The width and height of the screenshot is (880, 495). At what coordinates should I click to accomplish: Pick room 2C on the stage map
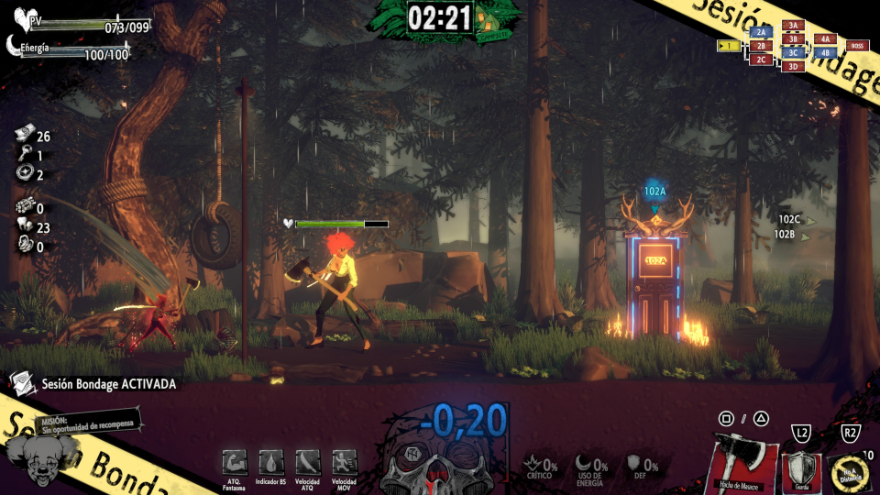tap(761, 59)
